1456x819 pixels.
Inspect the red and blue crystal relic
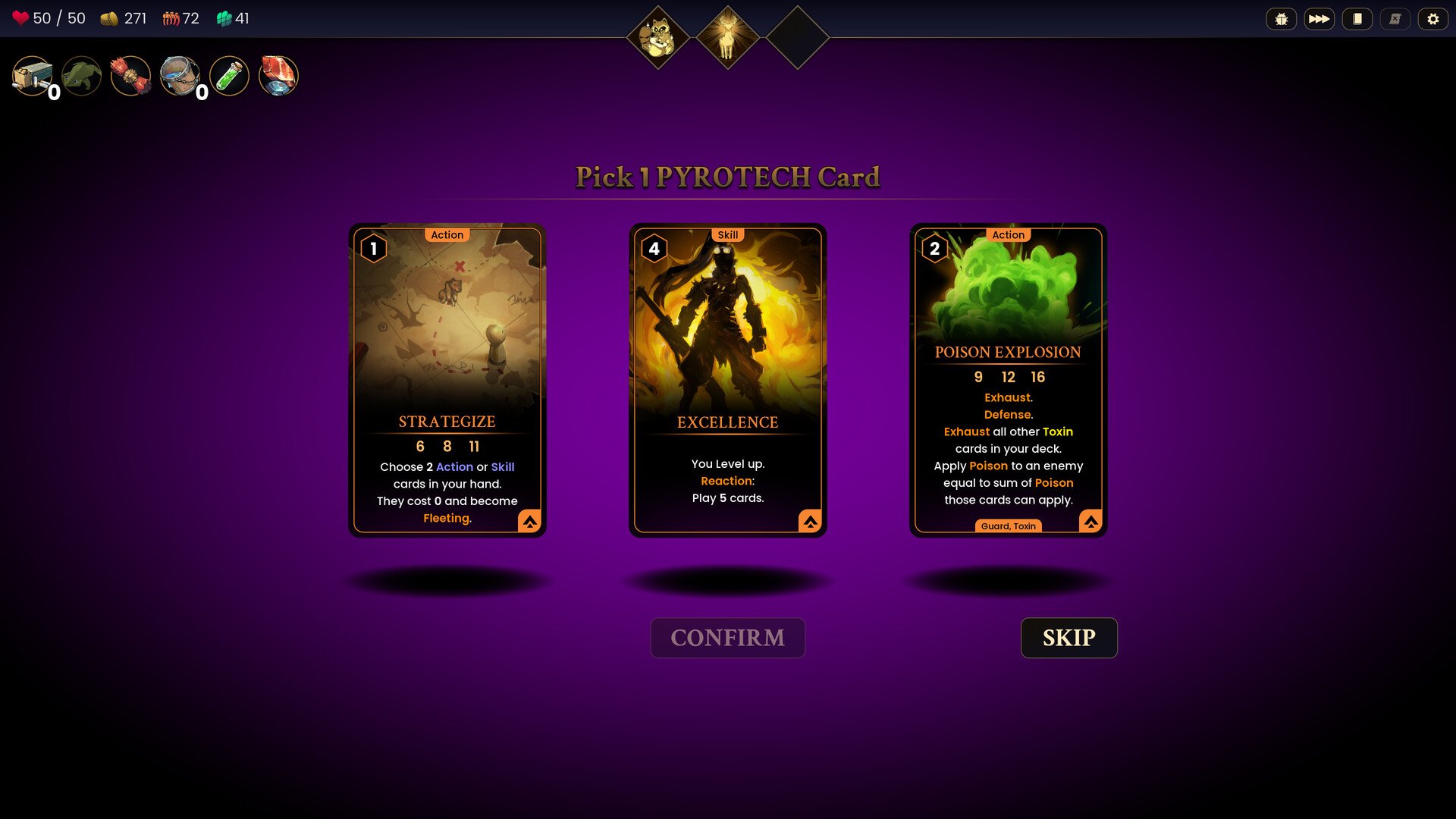point(278,76)
